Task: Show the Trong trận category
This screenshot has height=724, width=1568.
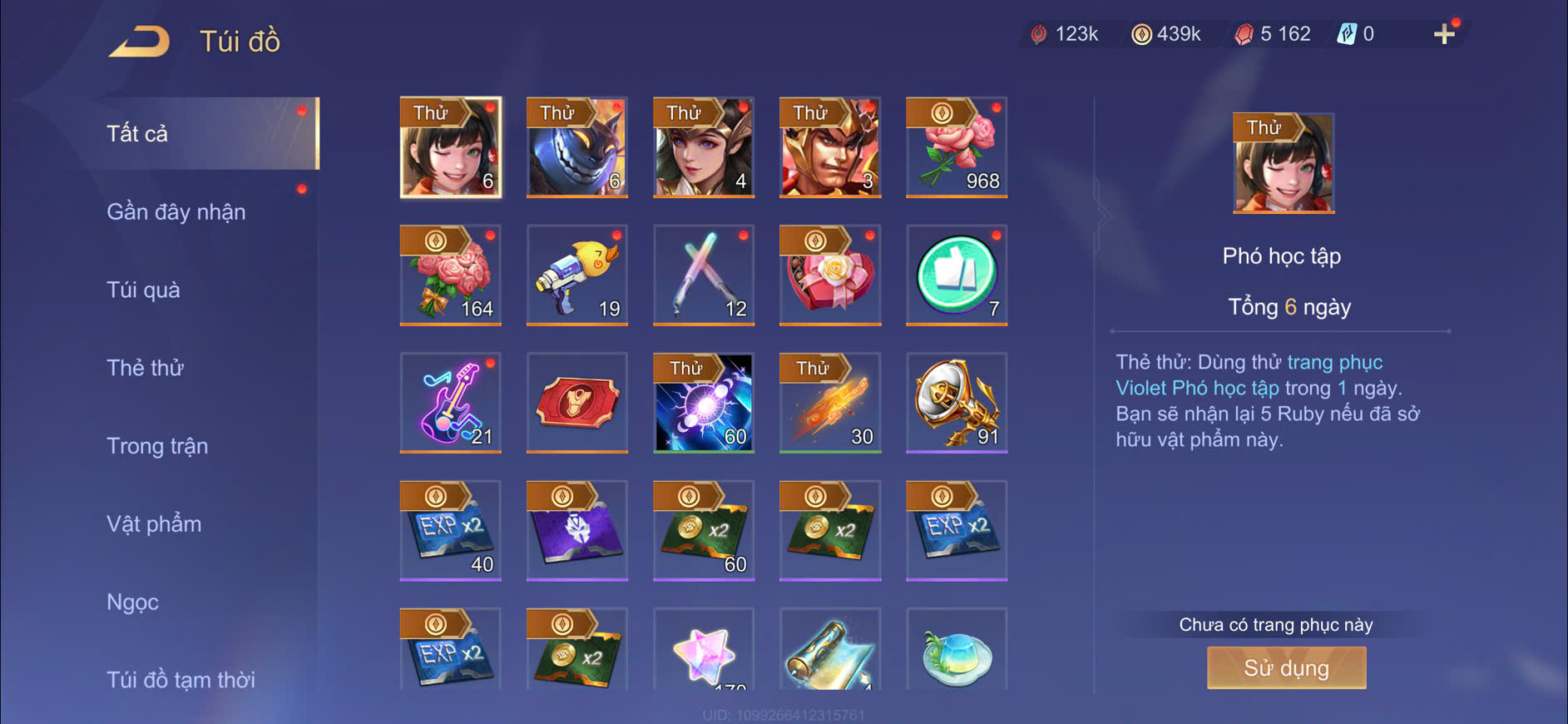Action: click(x=157, y=446)
